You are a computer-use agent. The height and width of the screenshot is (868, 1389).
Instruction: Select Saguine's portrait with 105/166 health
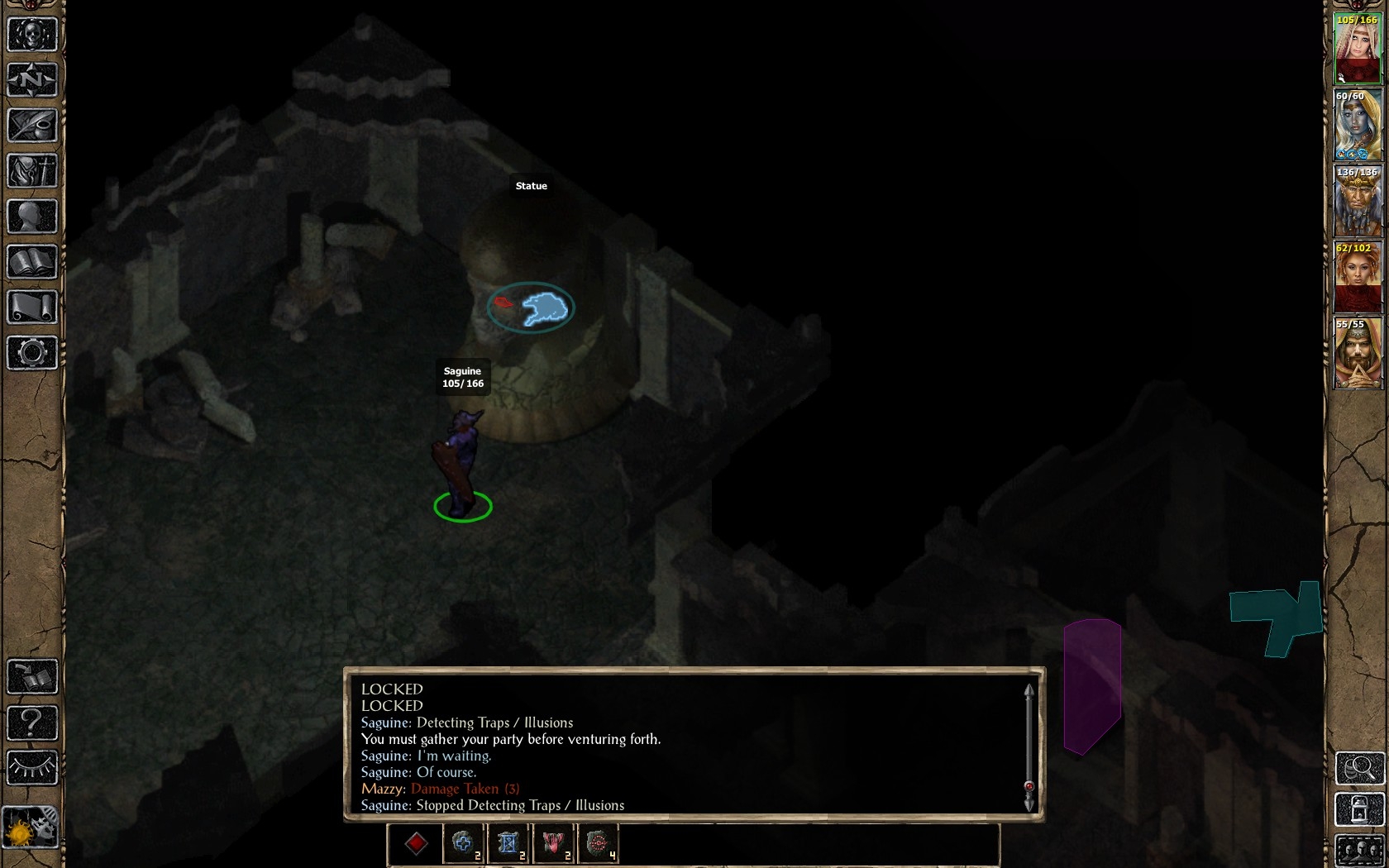pos(1358,50)
